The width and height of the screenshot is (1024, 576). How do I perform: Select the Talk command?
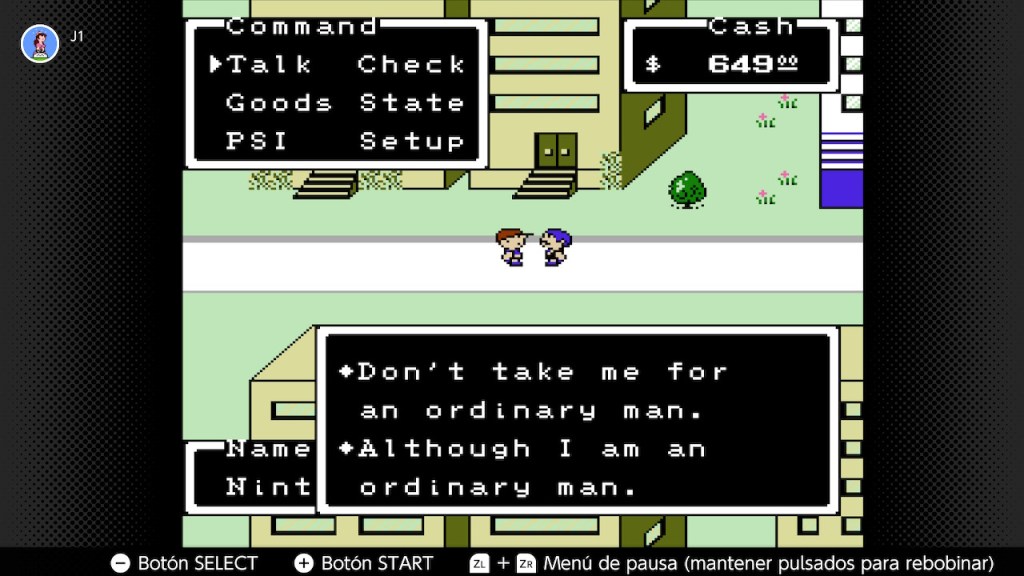[270, 65]
